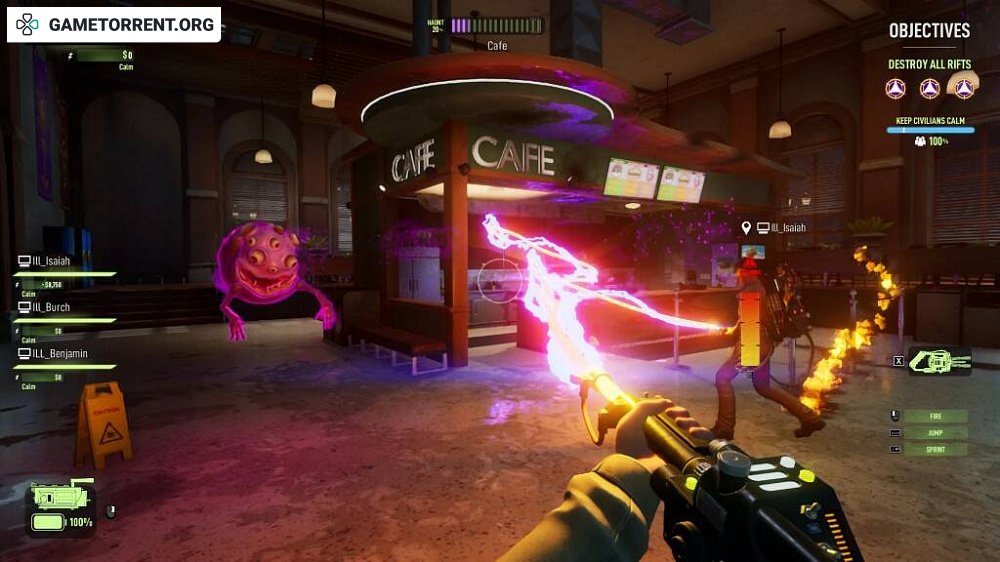Select teammate III_Burch in the squad list
The width and height of the screenshot is (1000, 562).
[57, 308]
